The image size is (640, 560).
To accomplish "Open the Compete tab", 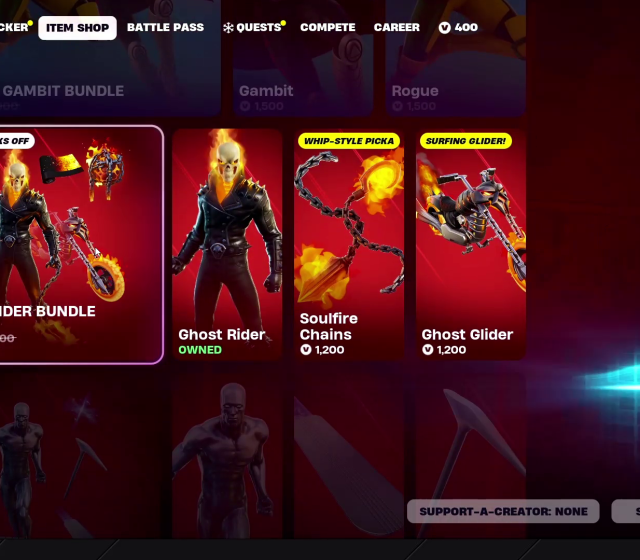I will 327,28.
